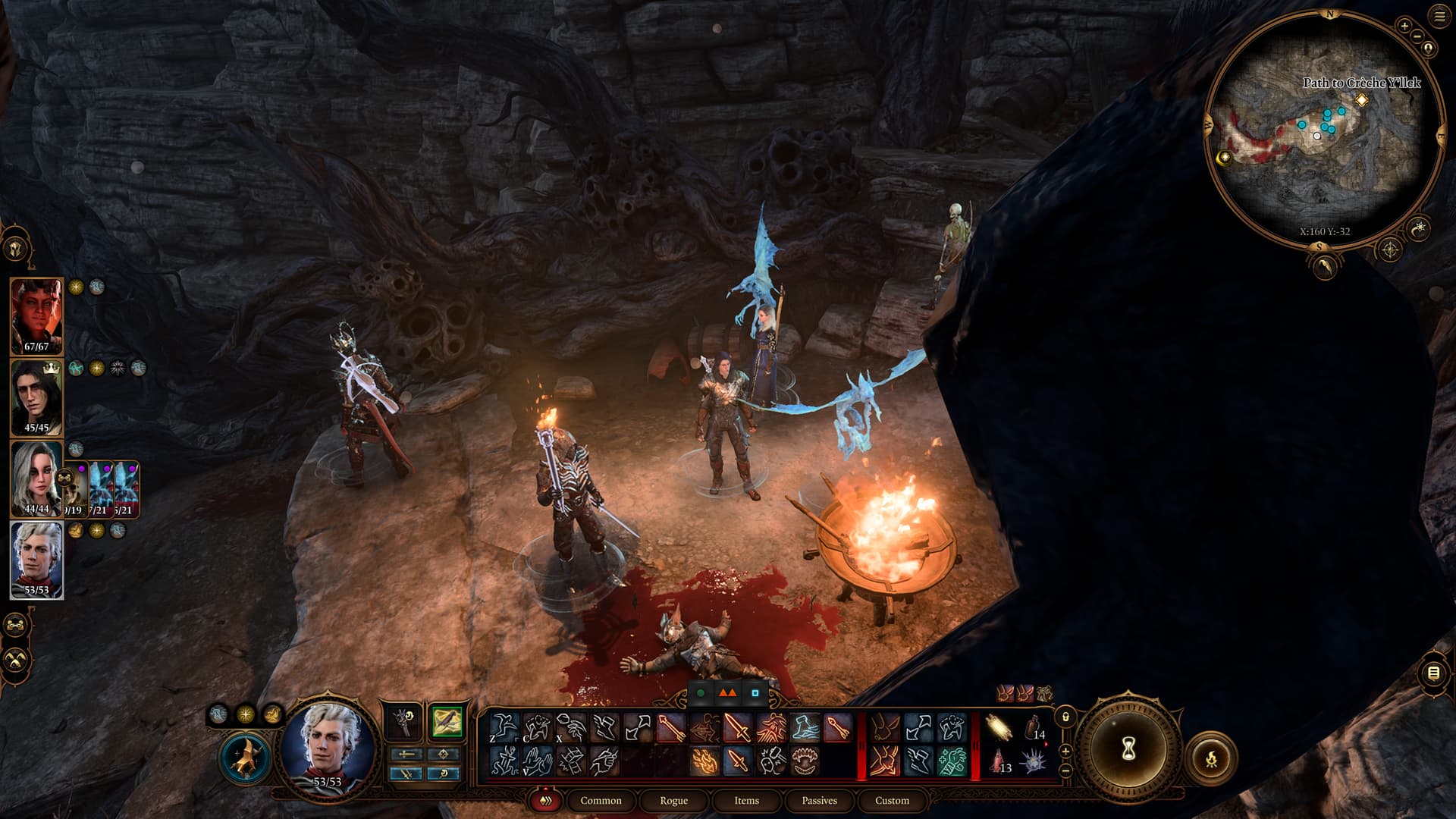This screenshot has width=1456, height=819.
Task: Open the campfire rest menu
Action: (1211, 757)
